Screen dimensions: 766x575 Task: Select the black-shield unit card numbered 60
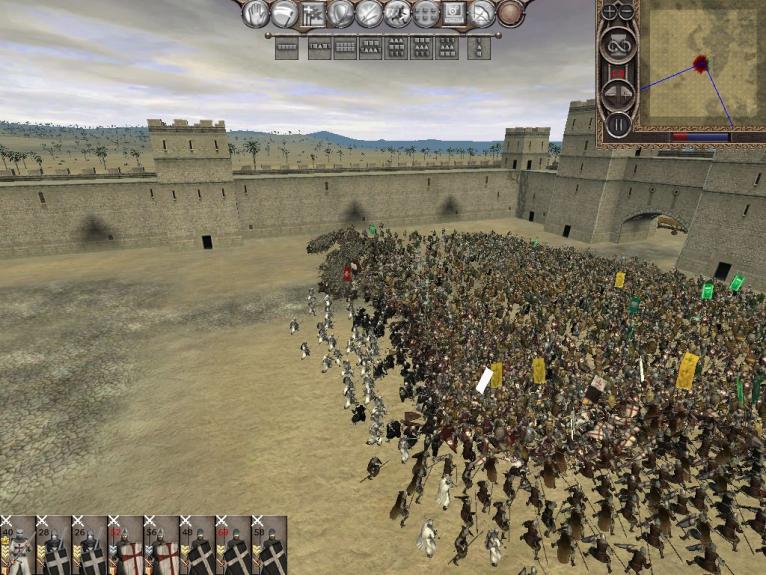[x=234, y=546]
